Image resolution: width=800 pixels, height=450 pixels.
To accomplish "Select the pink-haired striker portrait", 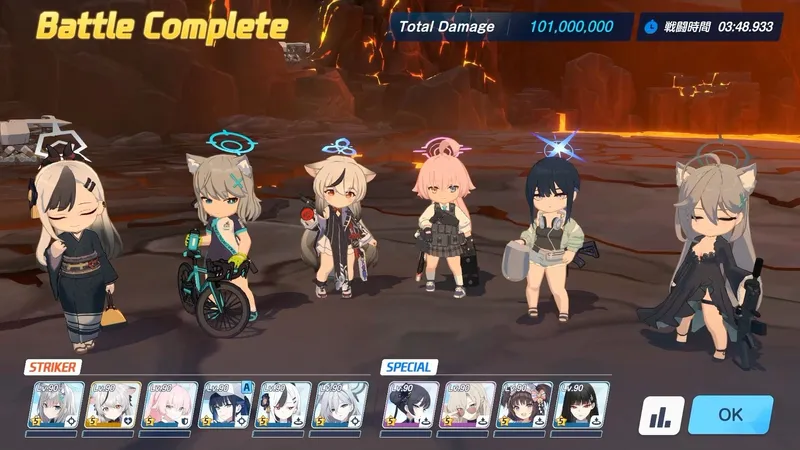I will pyautogui.click(x=166, y=405).
